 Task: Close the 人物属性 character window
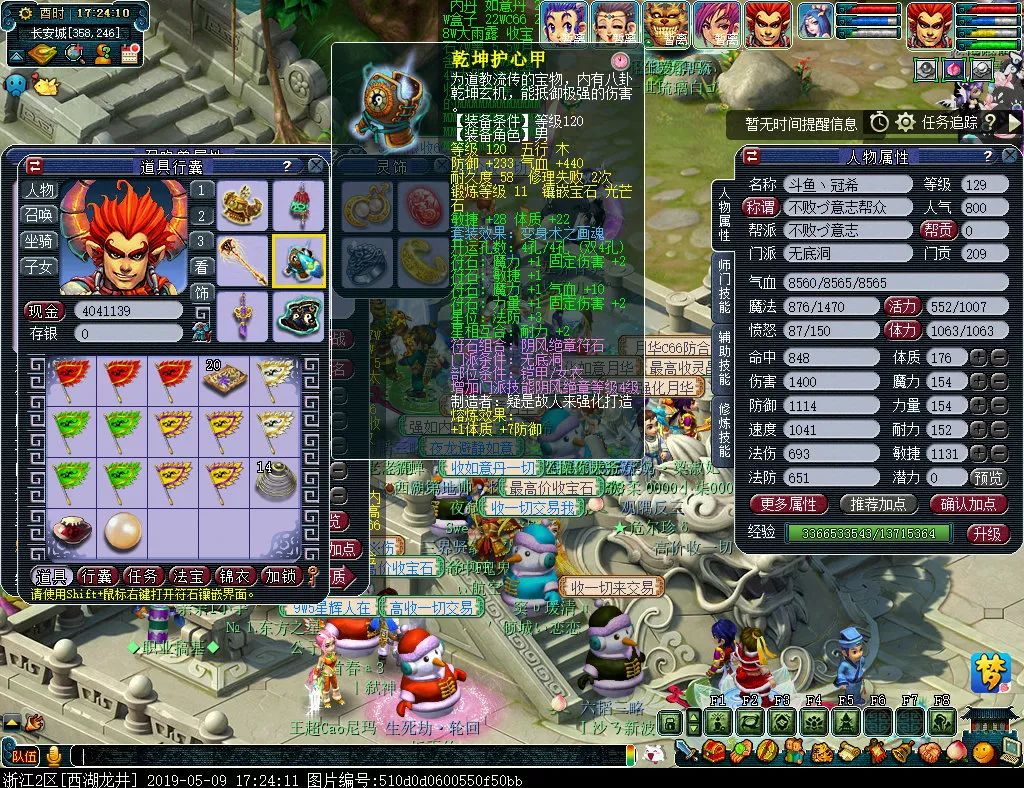coord(1010,156)
